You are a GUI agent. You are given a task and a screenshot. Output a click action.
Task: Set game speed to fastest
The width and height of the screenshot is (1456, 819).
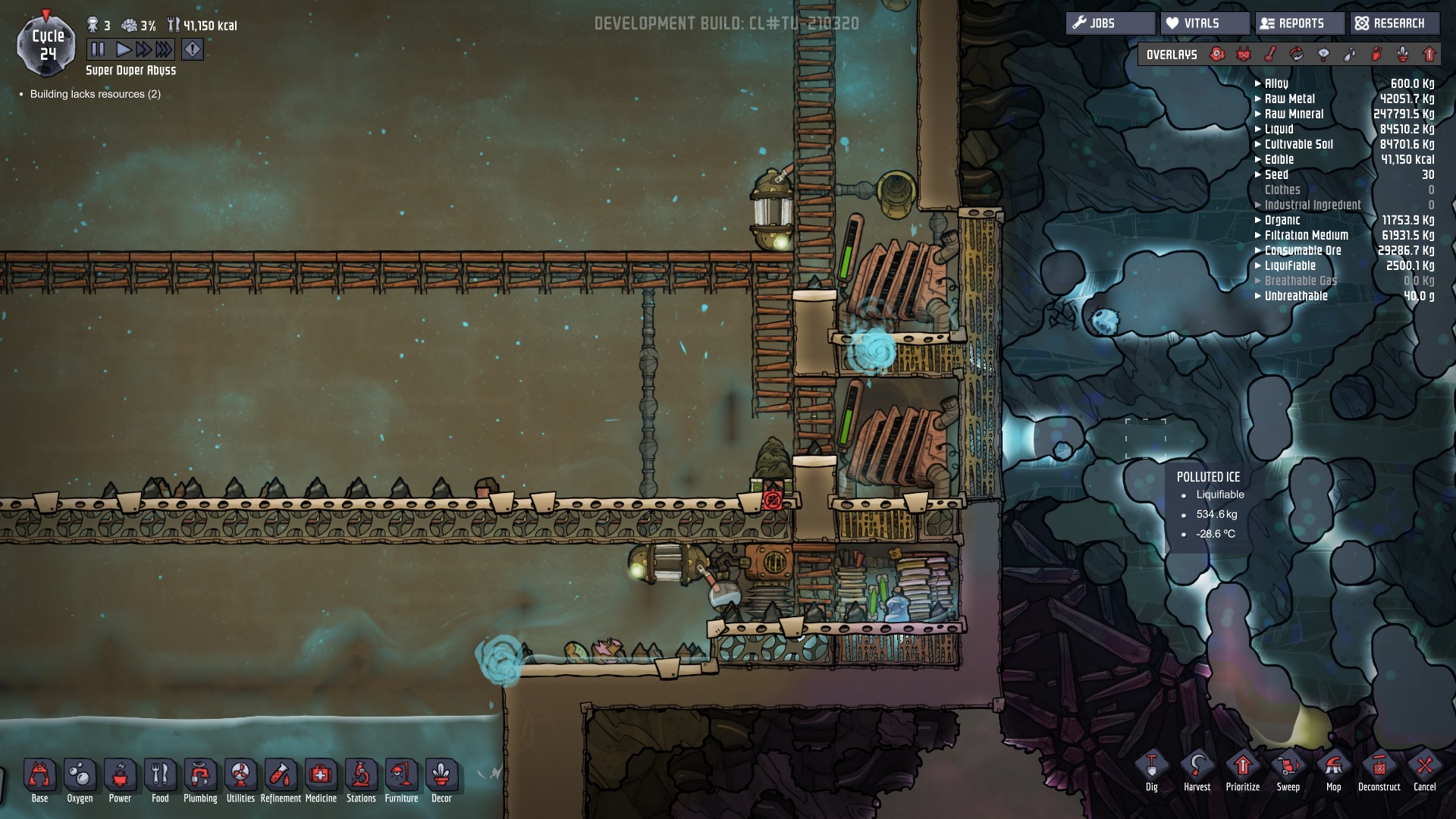(x=164, y=50)
